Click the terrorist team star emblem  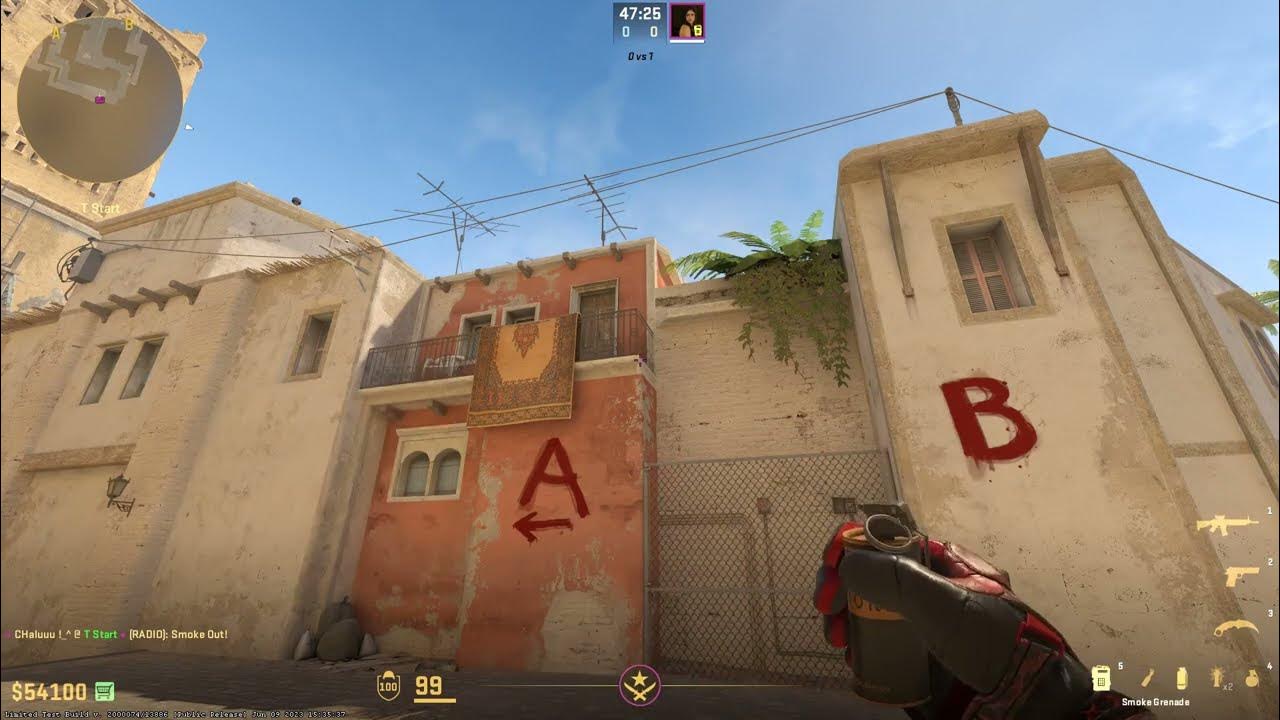point(640,685)
